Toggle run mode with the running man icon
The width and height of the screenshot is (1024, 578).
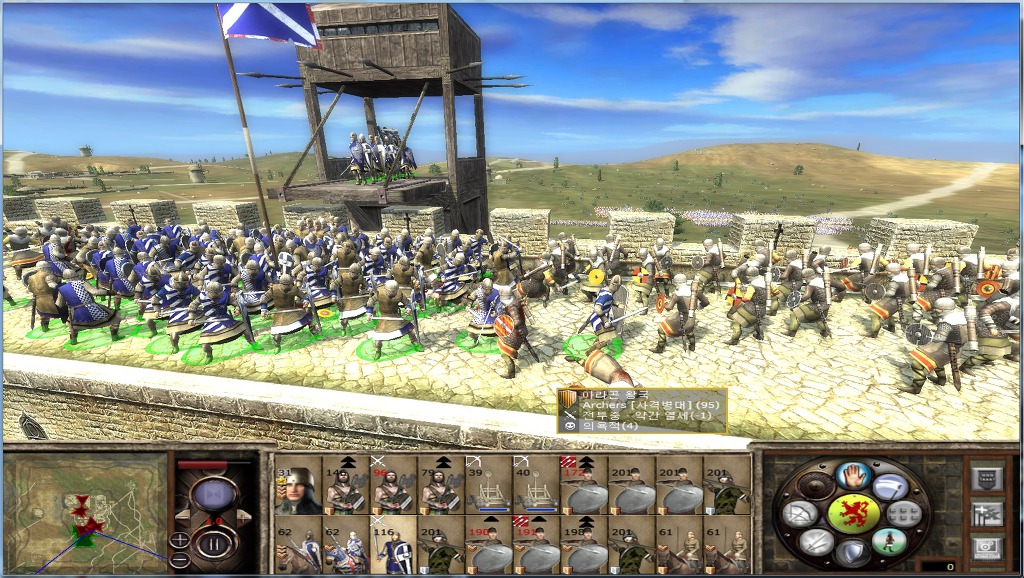coord(888,541)
